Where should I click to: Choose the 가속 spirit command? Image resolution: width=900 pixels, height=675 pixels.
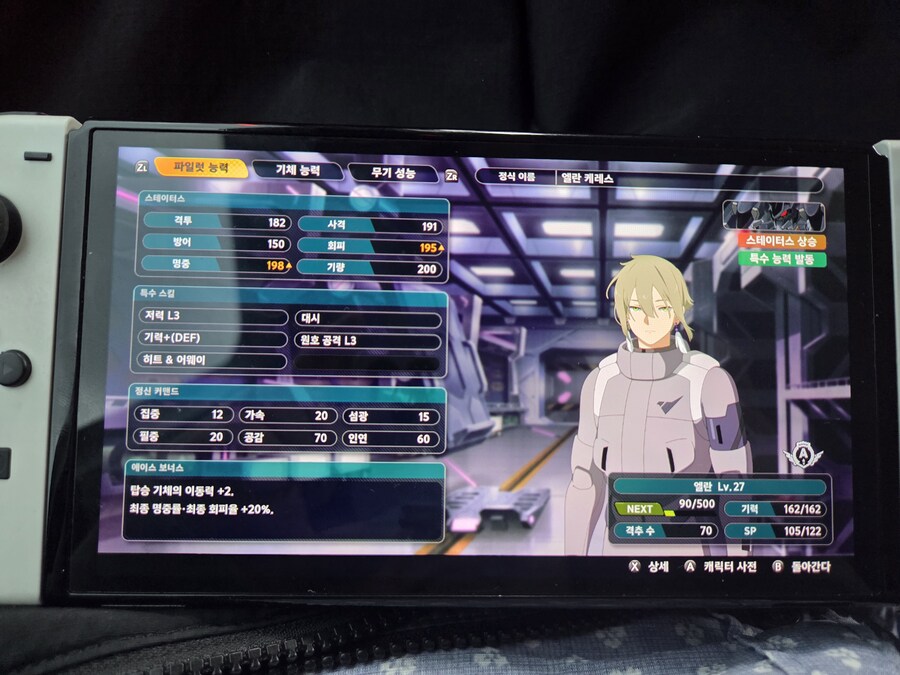point(285,416)
